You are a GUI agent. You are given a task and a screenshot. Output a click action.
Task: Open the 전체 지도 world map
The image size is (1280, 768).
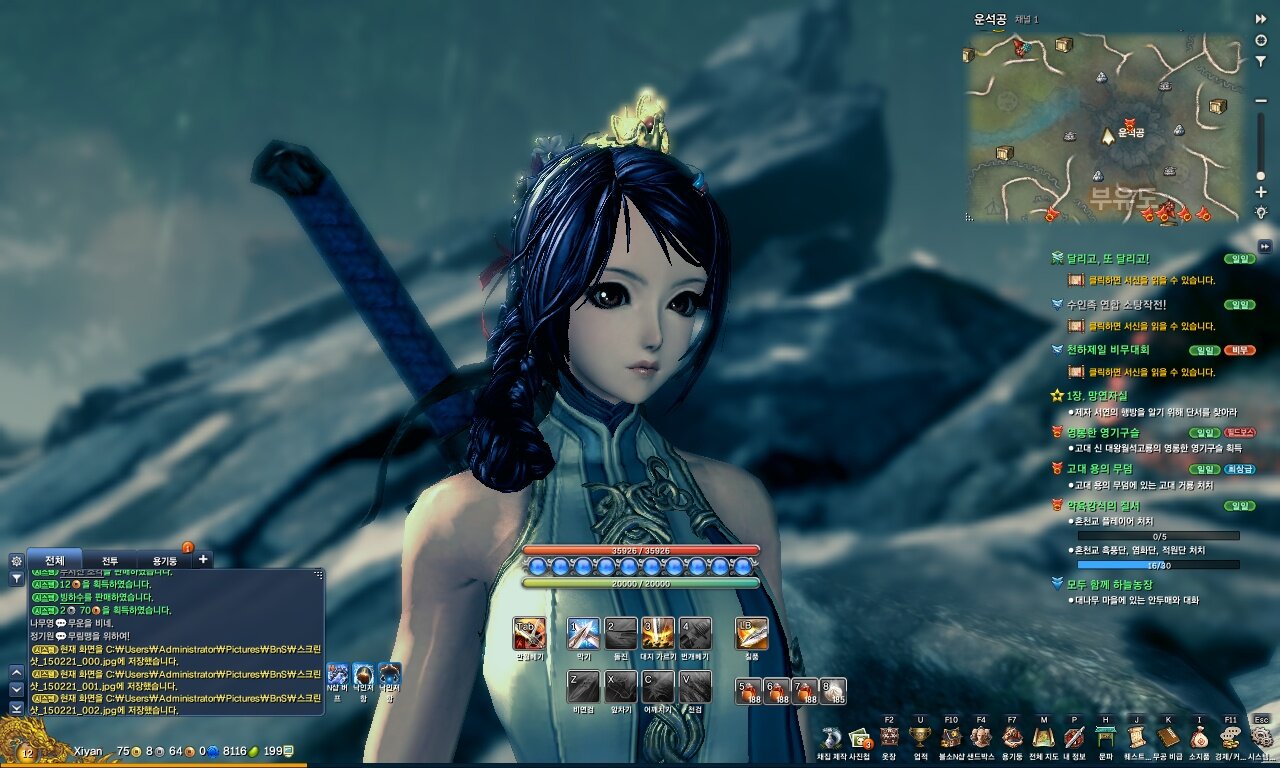tap(1044, 738)
